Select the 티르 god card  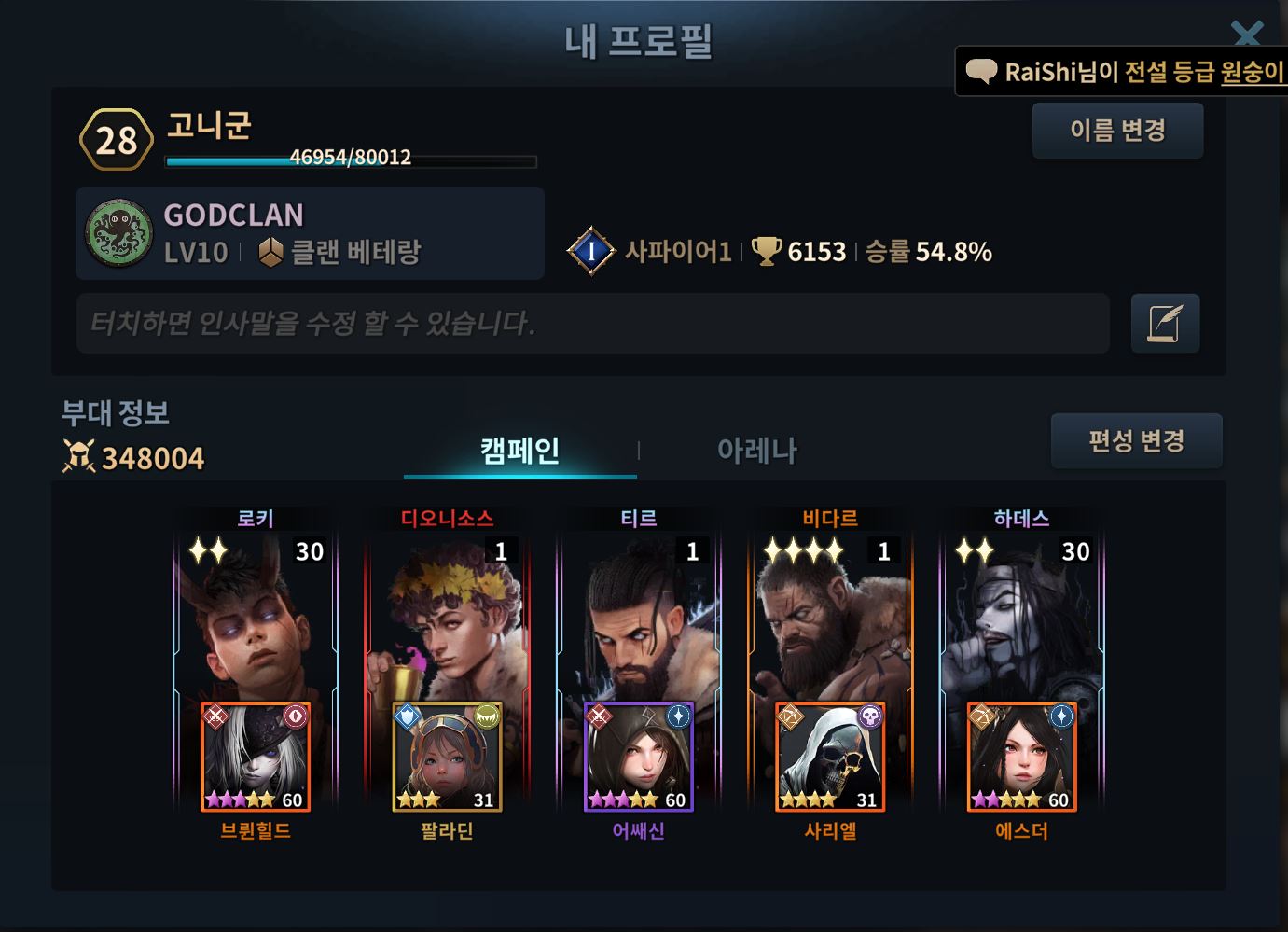639,616
